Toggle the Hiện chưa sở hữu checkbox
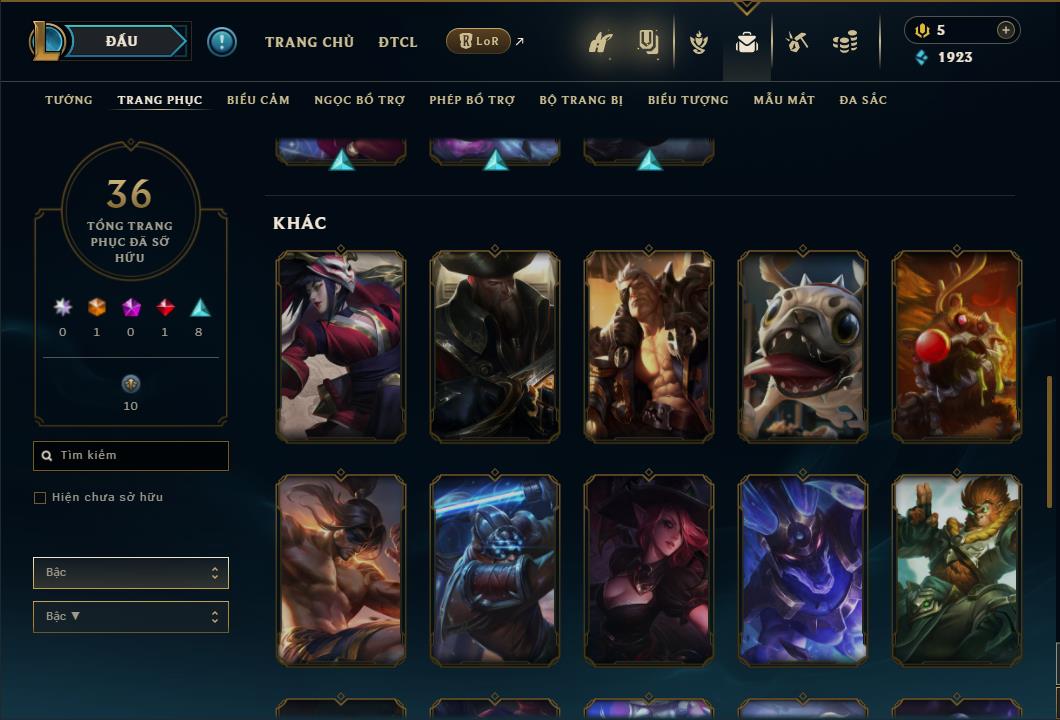 point(40,498)
